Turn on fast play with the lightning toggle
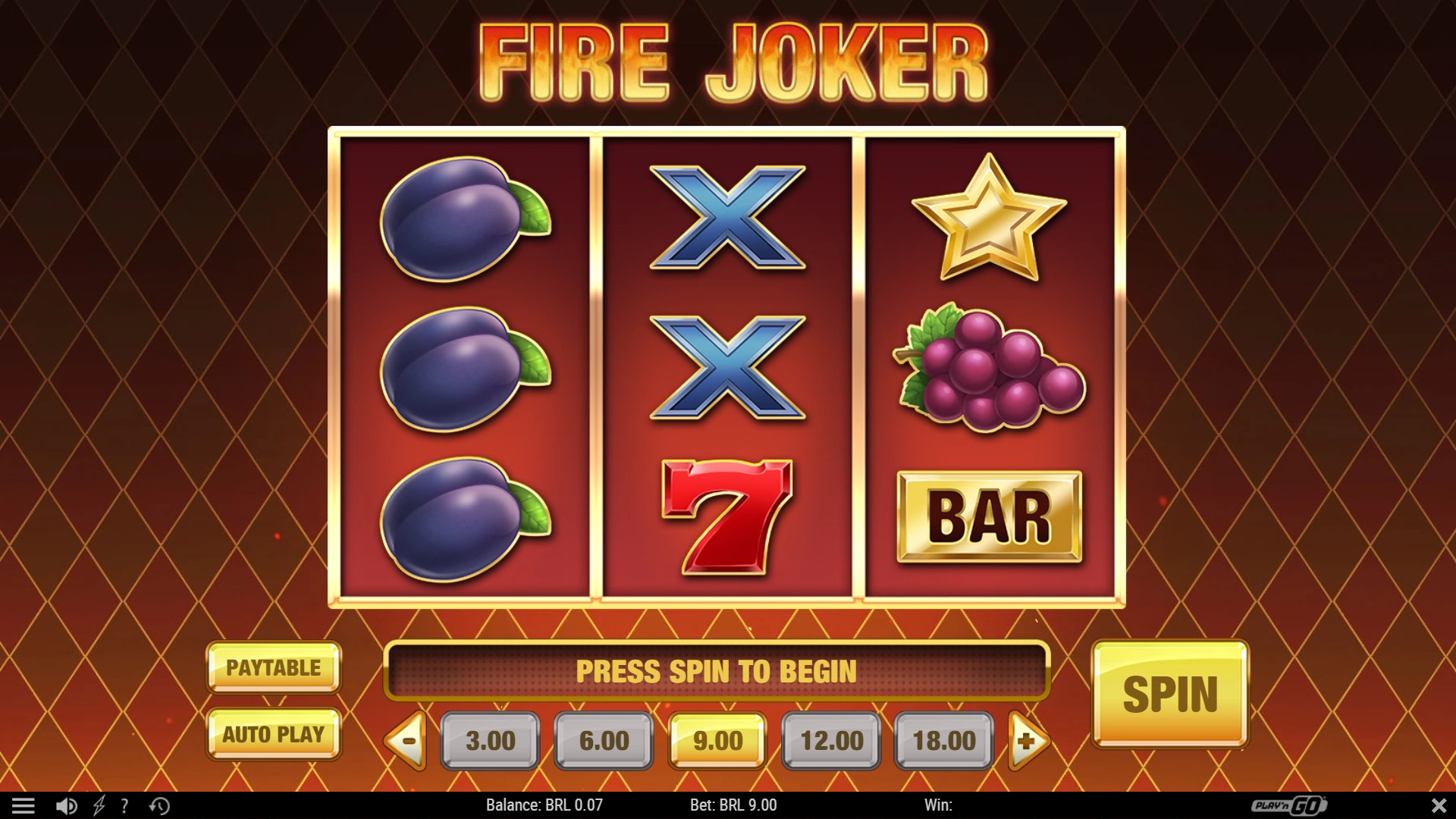This screenshot has height=819, width=1456. click(97, 805)
